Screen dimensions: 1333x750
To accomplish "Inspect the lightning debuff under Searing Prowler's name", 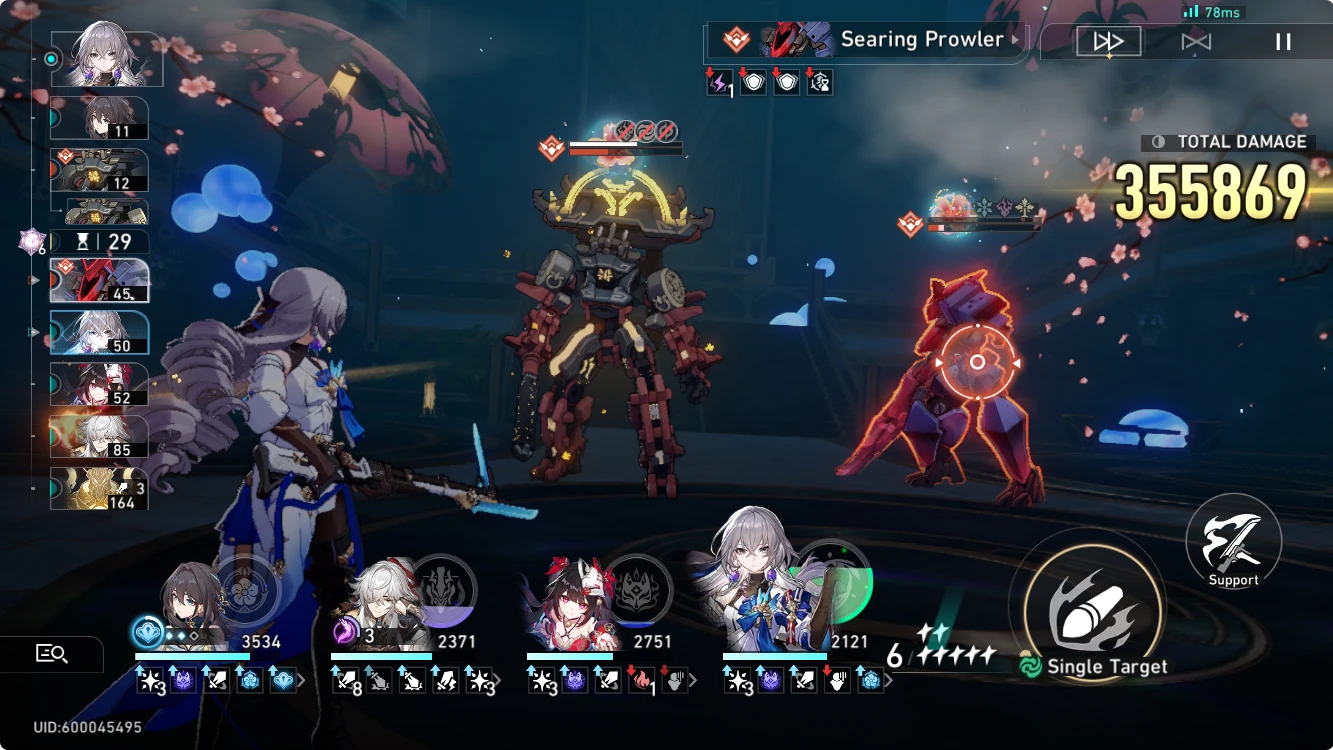I will [717, 83].
